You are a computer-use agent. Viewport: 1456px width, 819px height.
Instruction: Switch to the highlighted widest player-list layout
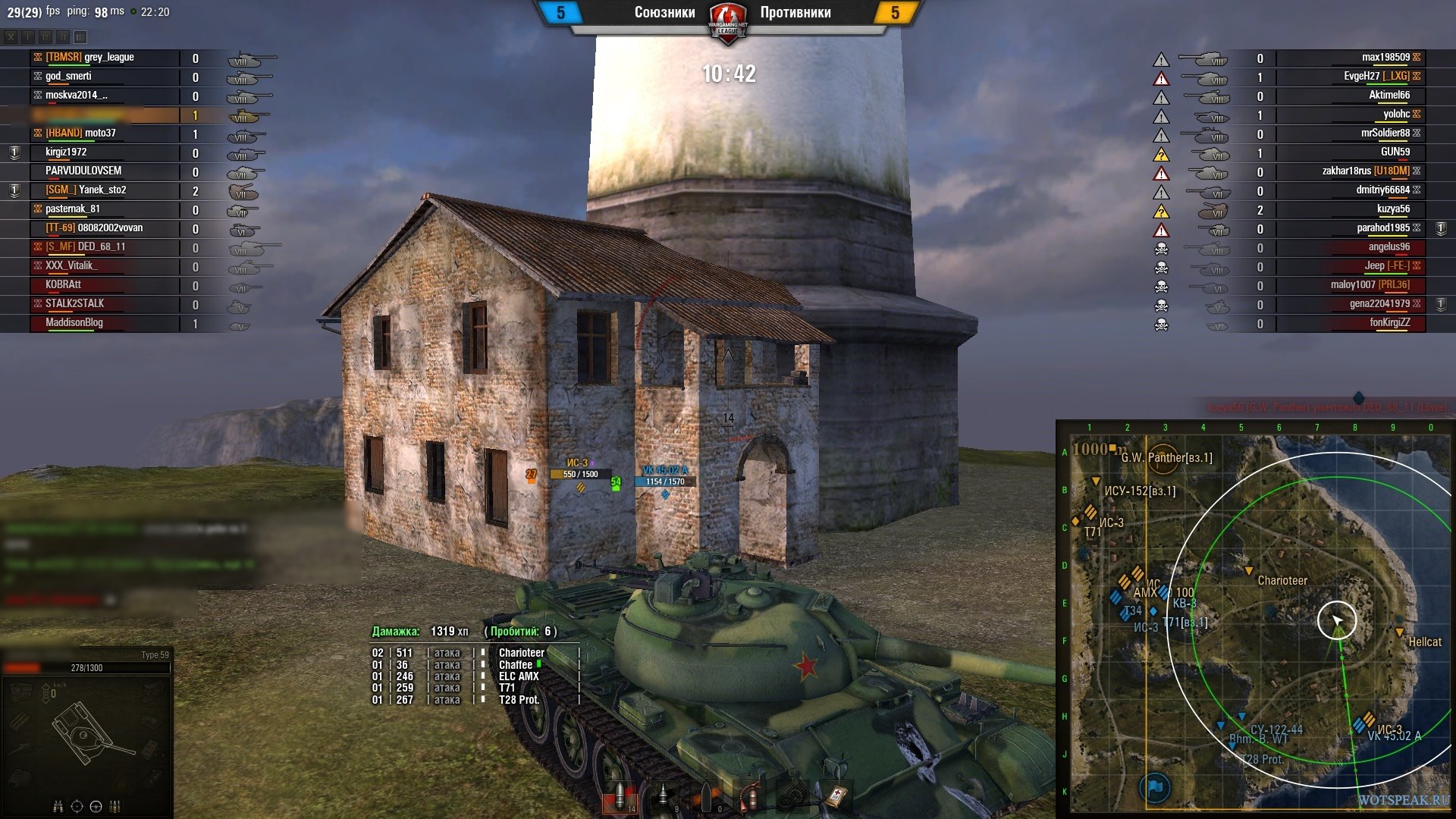(x=80, y=37)
